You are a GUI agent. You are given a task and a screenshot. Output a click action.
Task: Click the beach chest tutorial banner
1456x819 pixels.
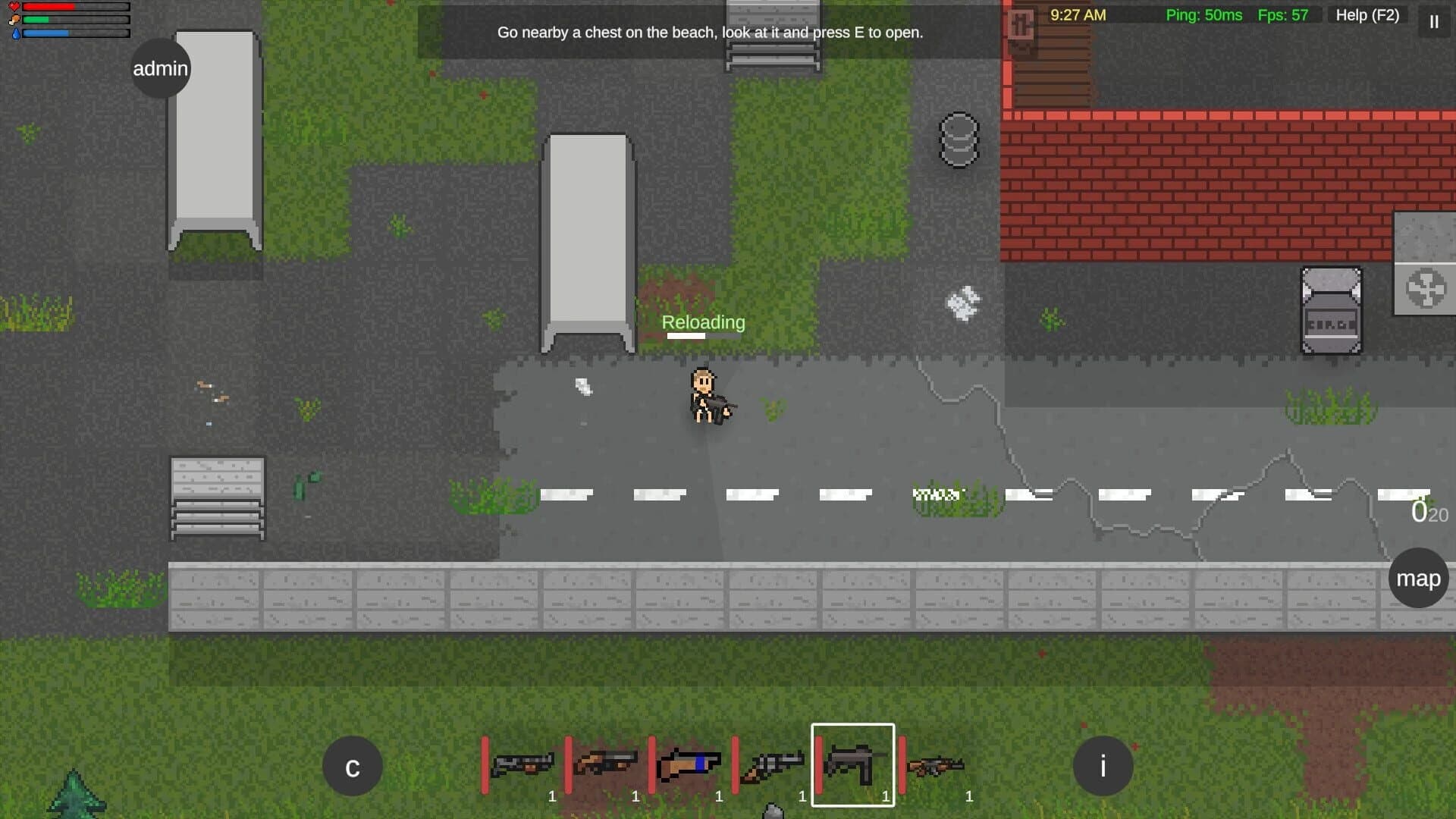pyautogui.click(x=710, y=33)
